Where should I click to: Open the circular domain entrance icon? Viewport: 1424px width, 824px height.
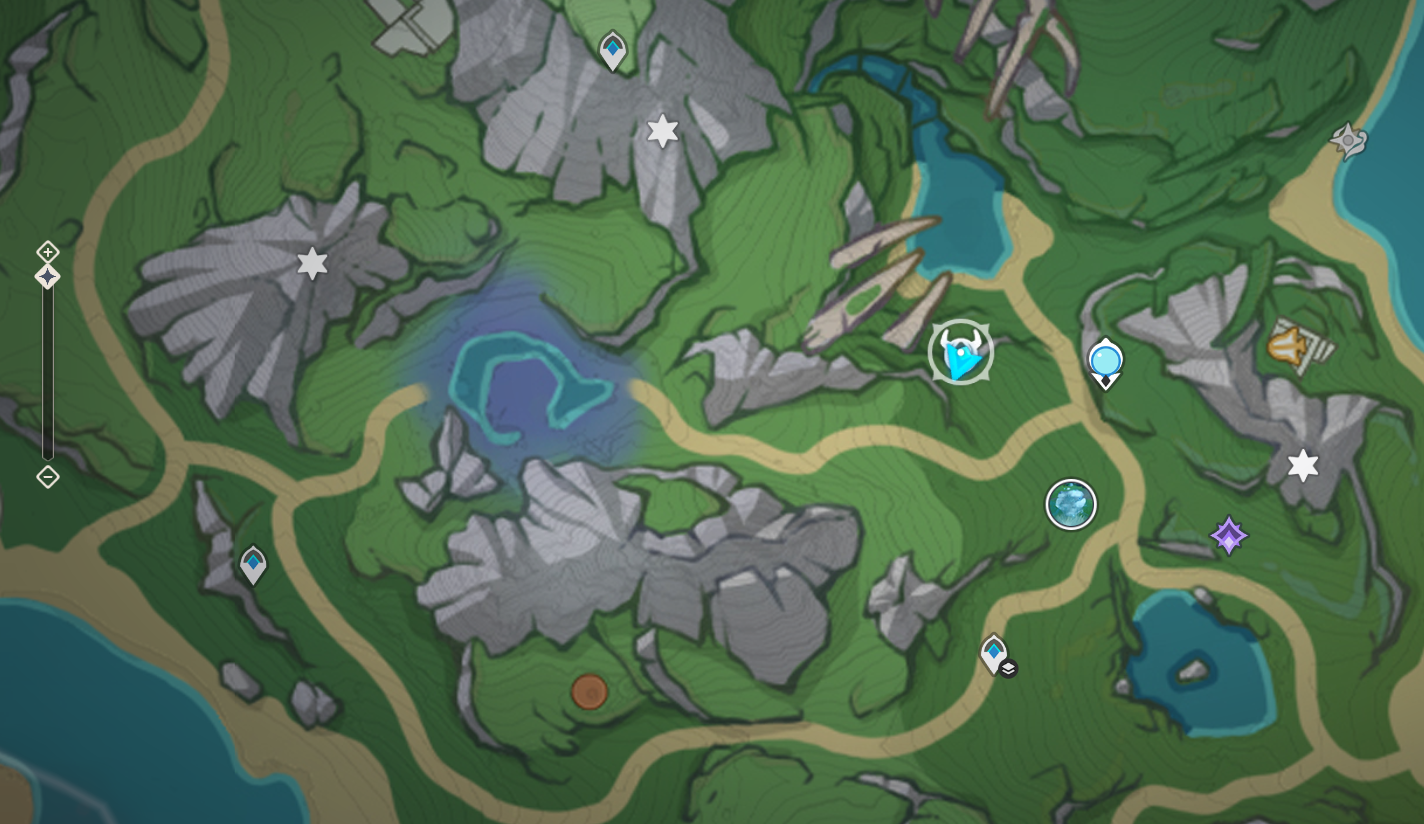pyautogui.click(x=1070, y=503)
